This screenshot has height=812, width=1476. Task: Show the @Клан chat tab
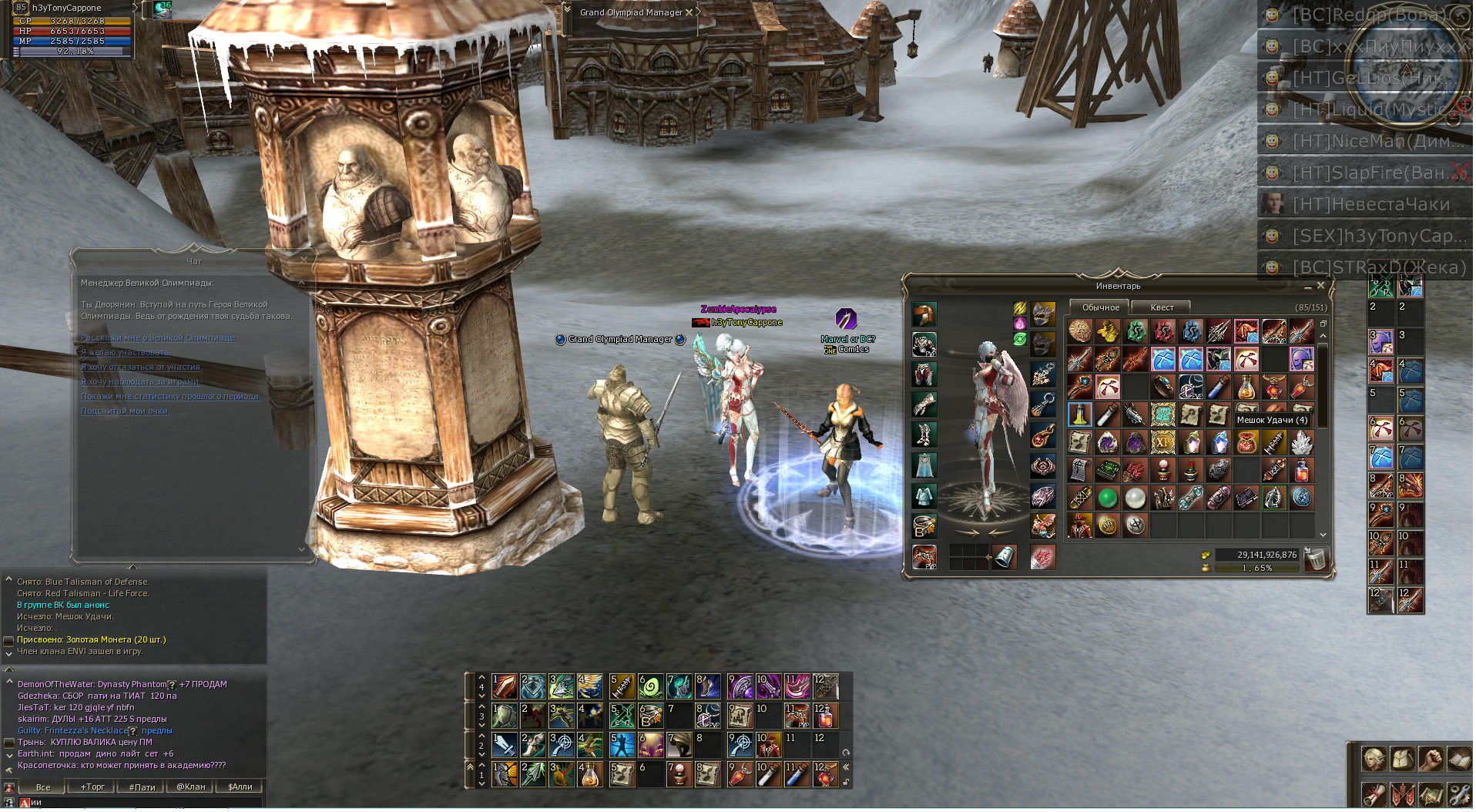coord(191,787)
